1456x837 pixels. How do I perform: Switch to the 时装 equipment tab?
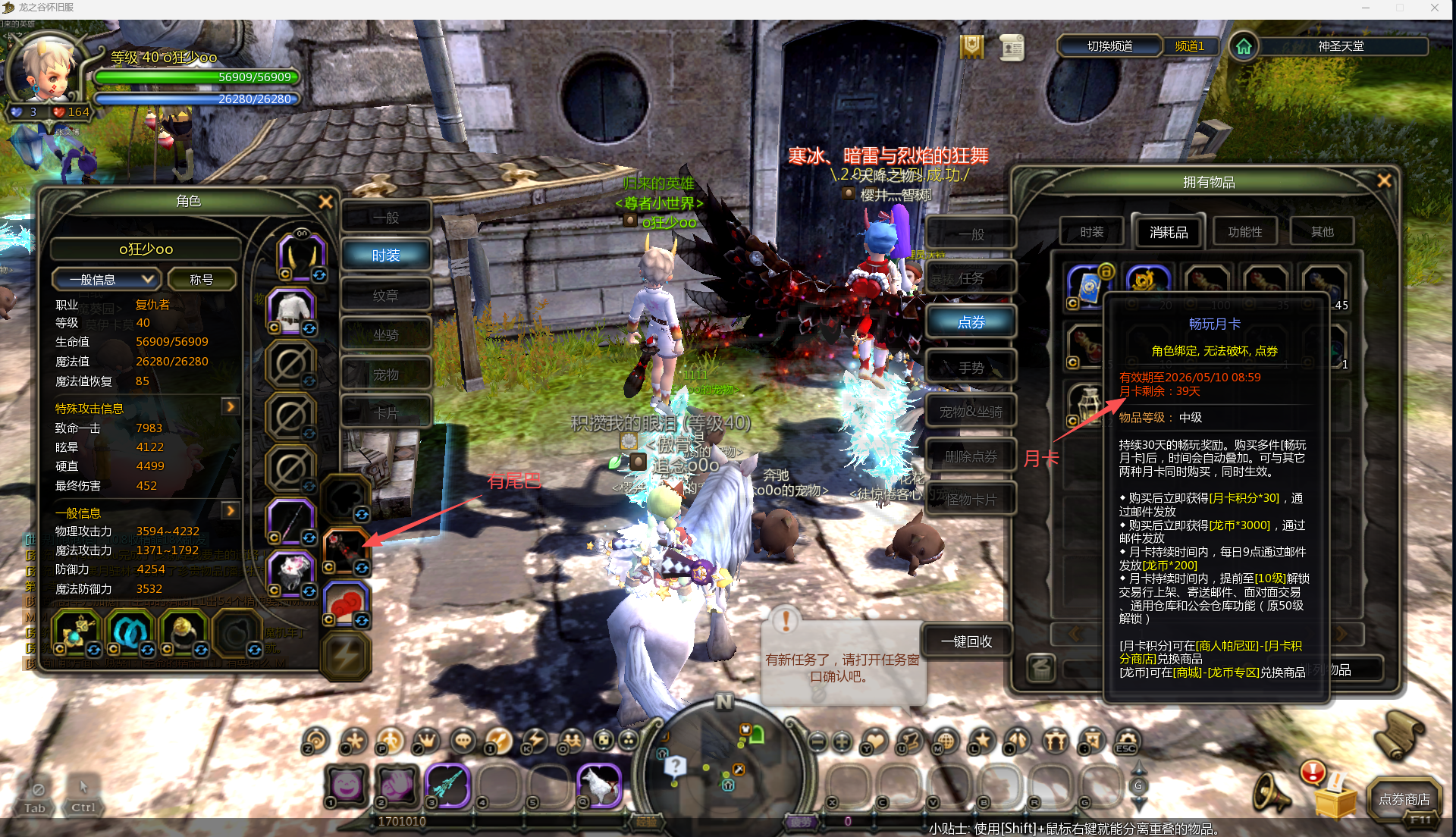(x=386, y=255)
